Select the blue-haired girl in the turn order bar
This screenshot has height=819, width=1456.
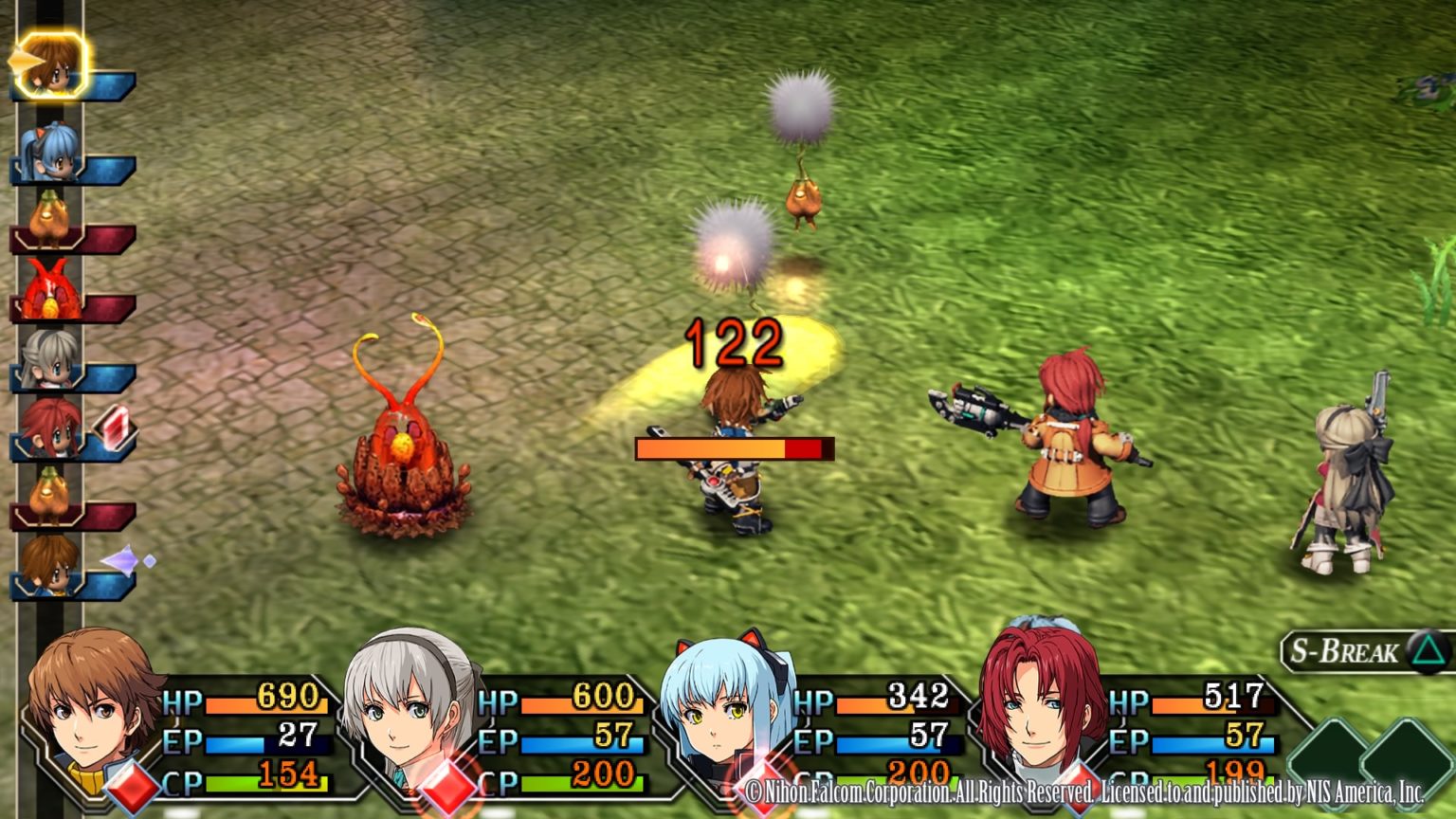49,152
